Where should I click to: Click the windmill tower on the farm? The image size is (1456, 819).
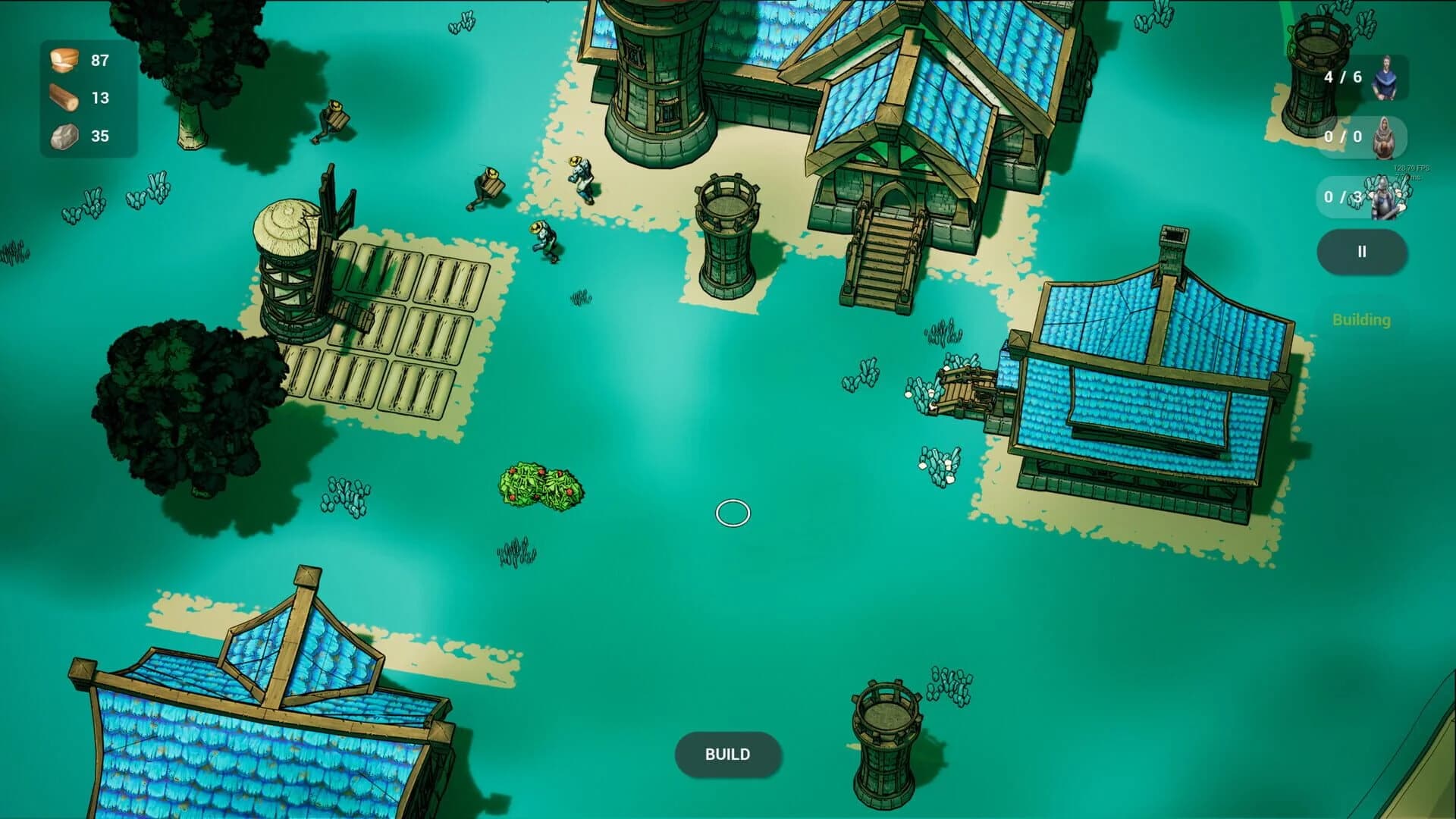coord(292,273)
